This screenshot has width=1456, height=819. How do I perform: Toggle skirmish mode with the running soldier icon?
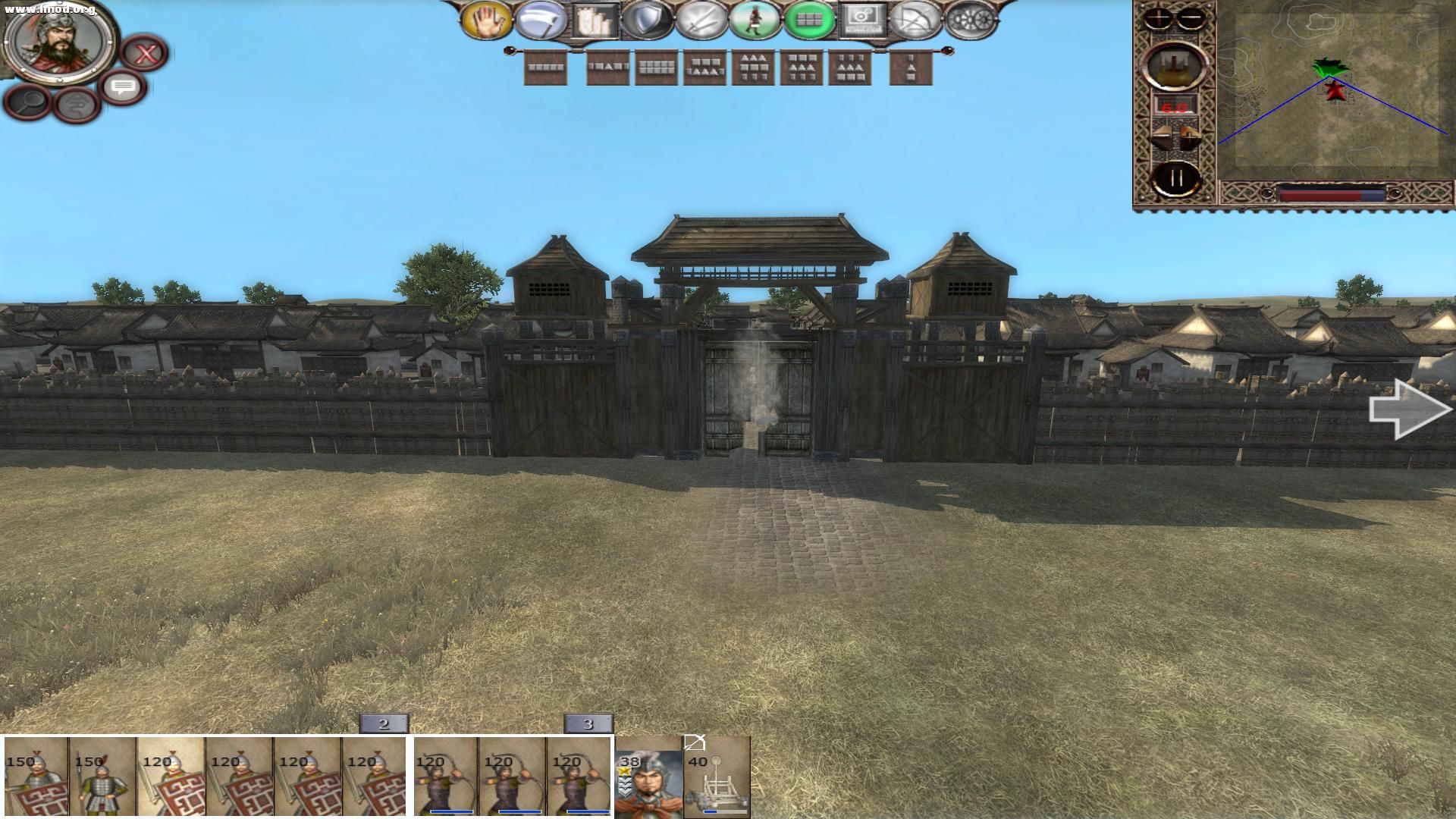[x=755, y=17]
